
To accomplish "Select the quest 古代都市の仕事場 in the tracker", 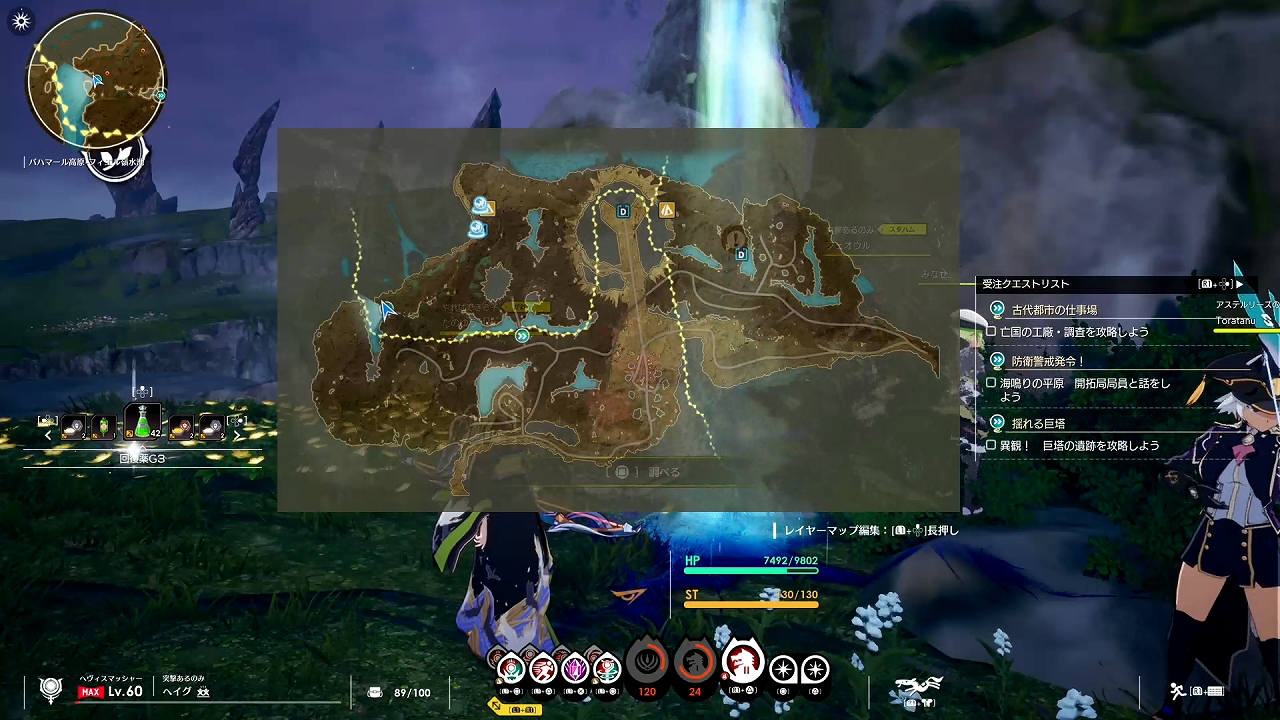I will [1054, 310].
